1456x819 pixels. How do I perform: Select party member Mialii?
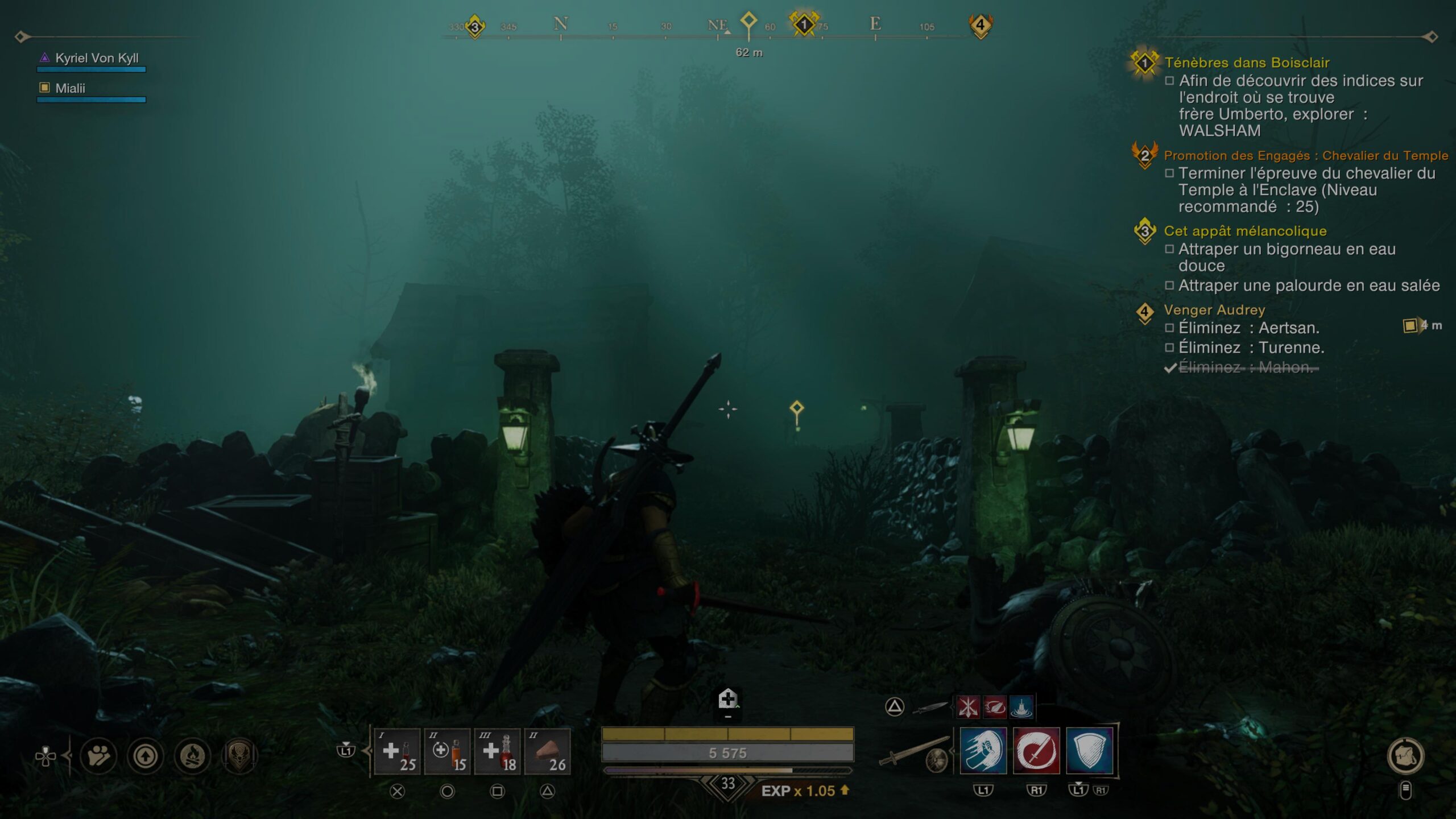coord(70,88)
